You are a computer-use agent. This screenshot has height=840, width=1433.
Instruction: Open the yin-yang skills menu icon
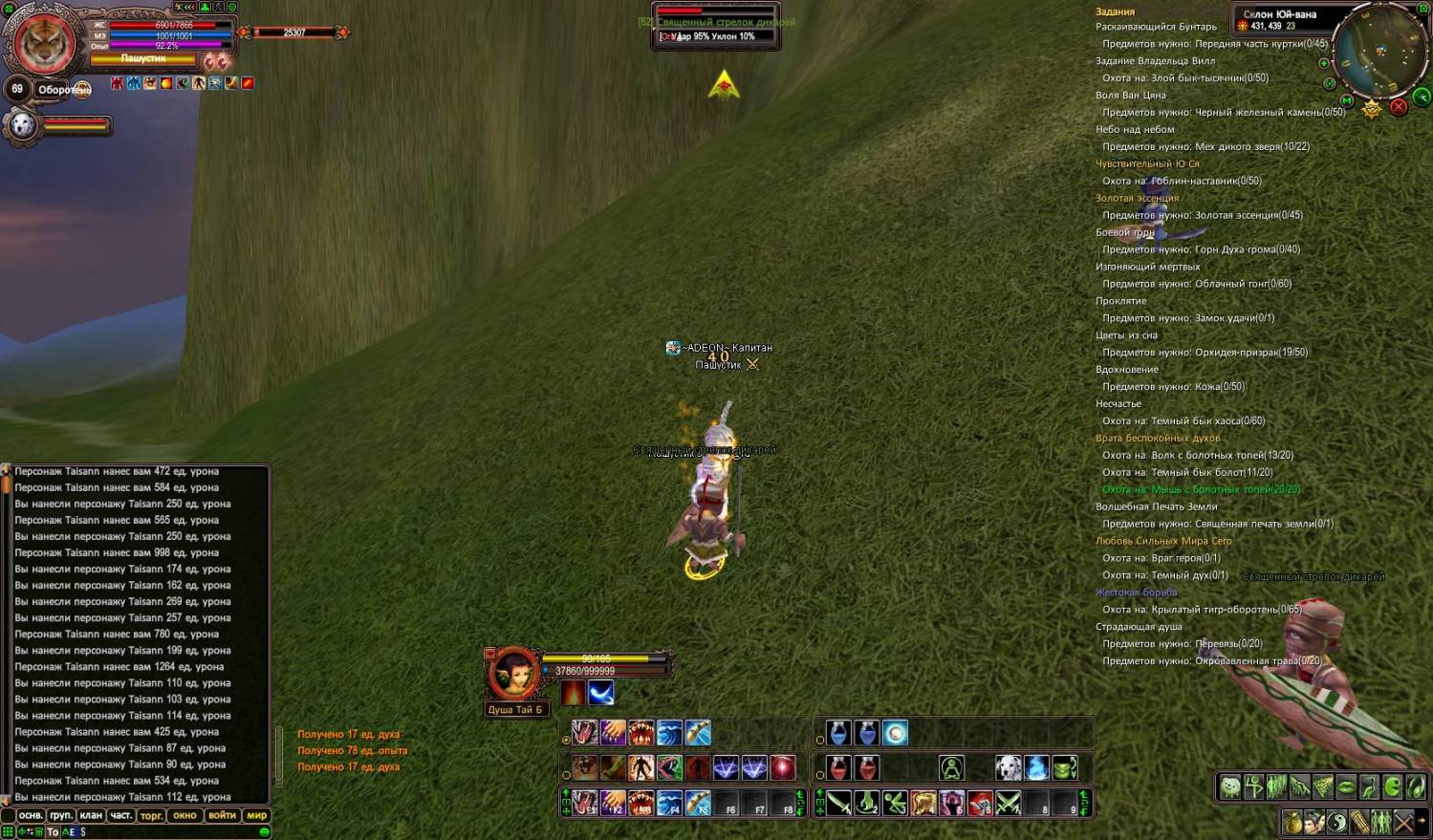1336,822
